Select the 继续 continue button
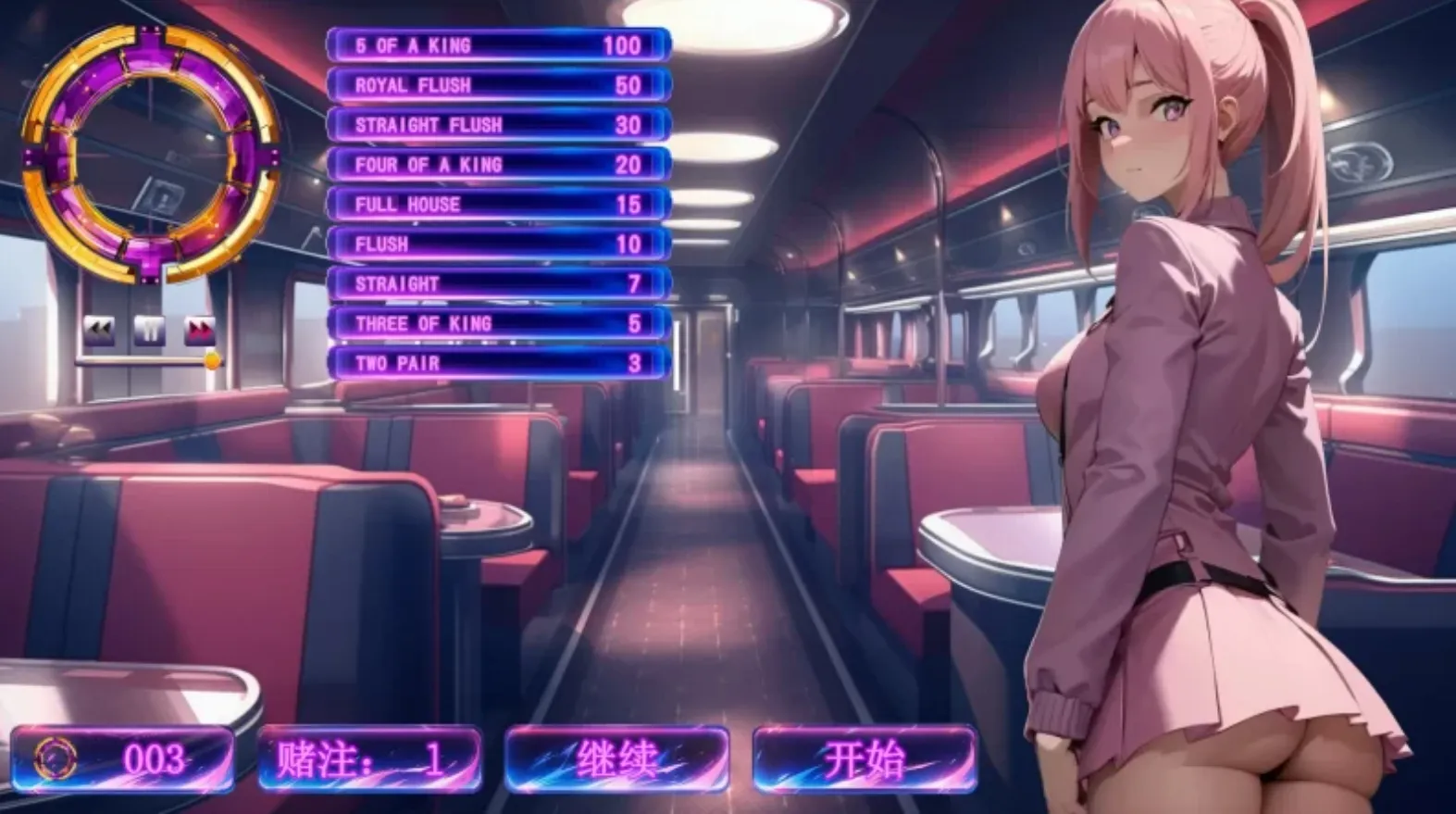1456x814 pixels. (x=616, y=759)
